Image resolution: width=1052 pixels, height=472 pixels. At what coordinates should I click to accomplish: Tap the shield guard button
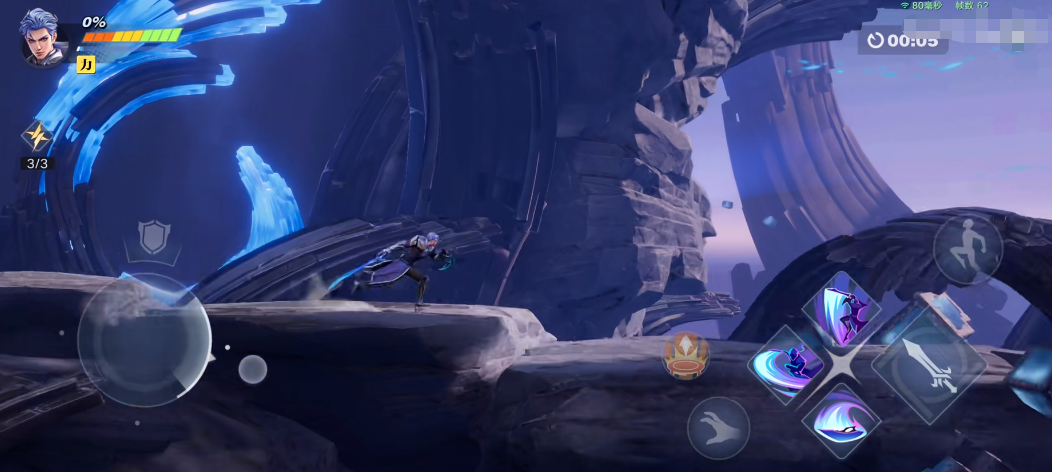coord(153,238)
